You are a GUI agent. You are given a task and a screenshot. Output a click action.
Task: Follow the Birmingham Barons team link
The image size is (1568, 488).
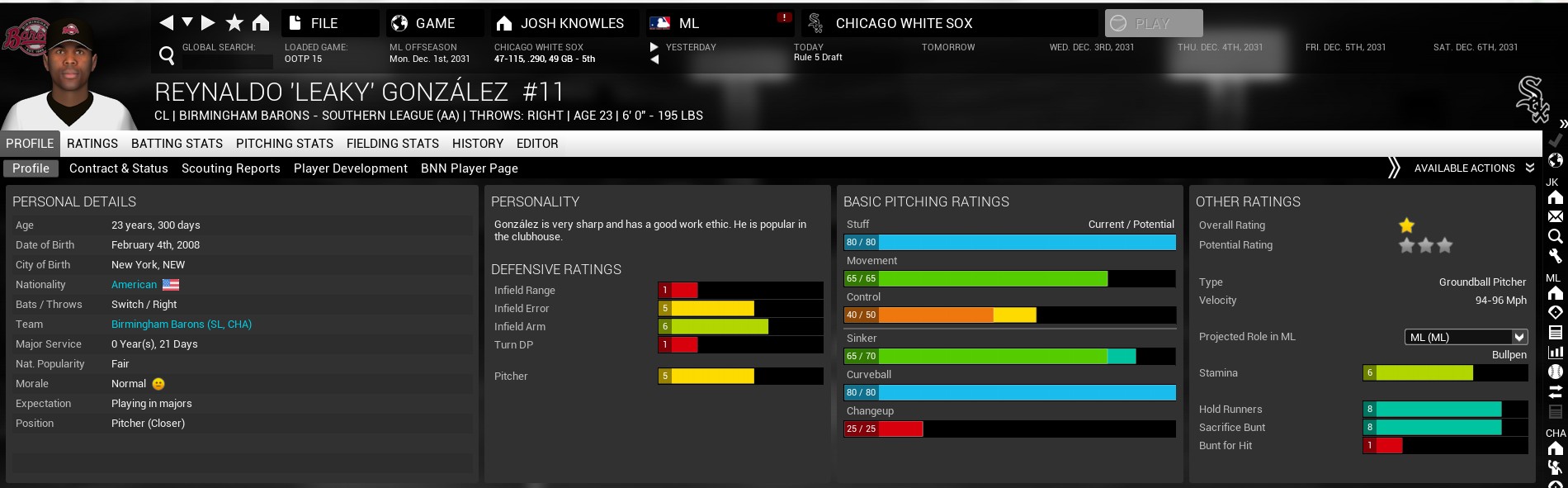coord(182,325)
